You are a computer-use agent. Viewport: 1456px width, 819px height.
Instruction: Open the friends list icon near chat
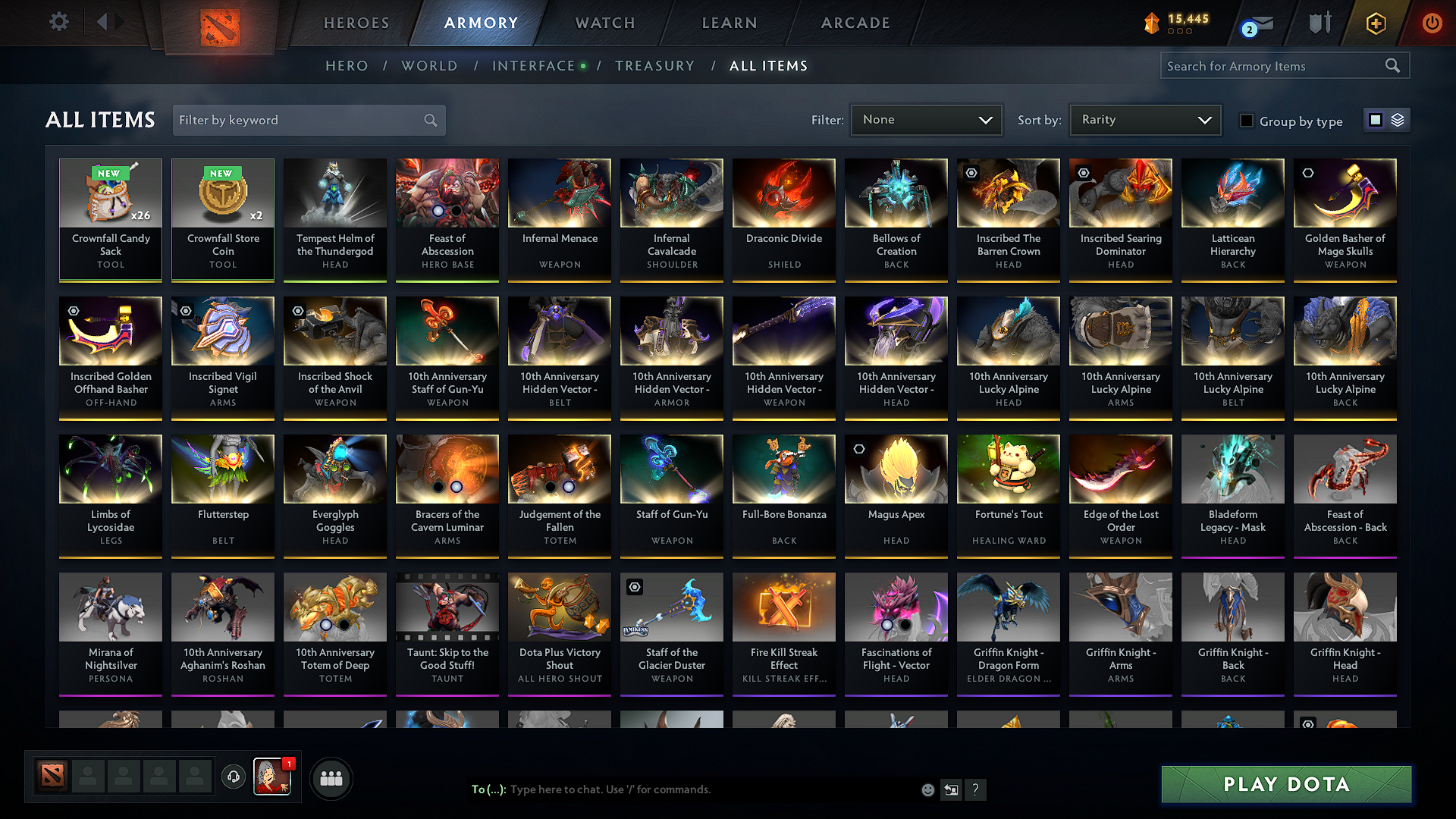(x=331, y=777)
